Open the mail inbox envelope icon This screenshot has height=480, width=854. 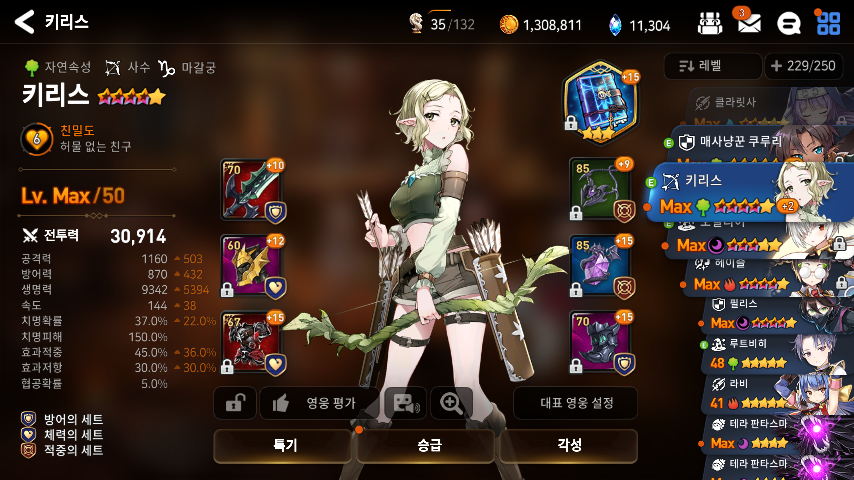748,23
